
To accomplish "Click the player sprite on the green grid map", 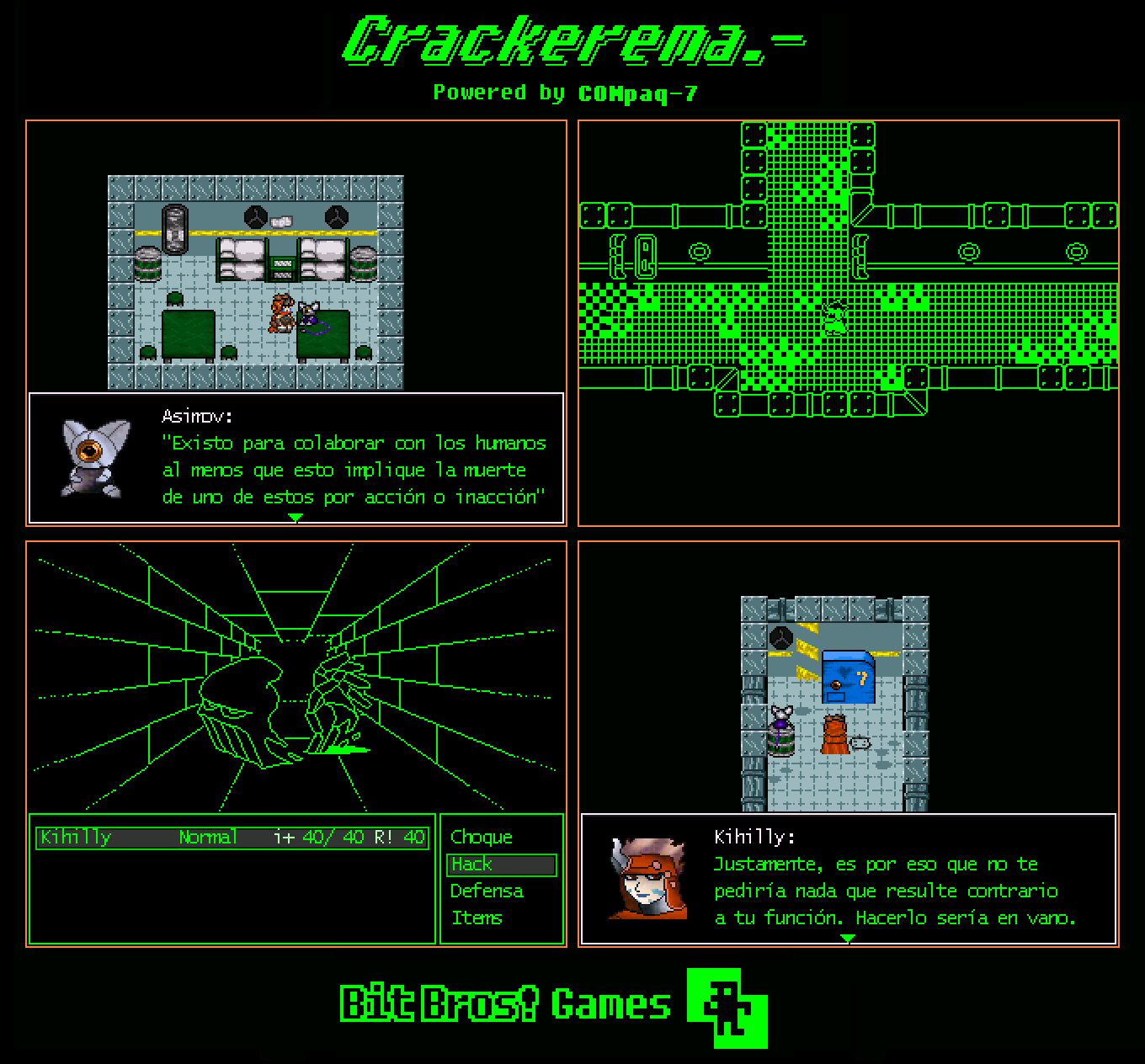I will 833,316.
